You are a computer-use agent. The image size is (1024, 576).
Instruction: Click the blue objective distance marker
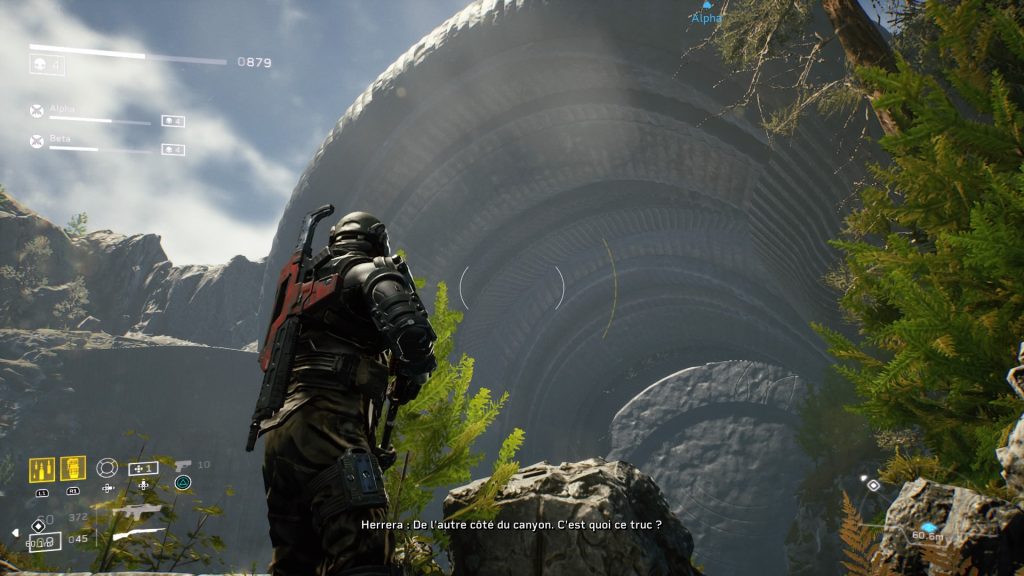(x=930, y=528)
